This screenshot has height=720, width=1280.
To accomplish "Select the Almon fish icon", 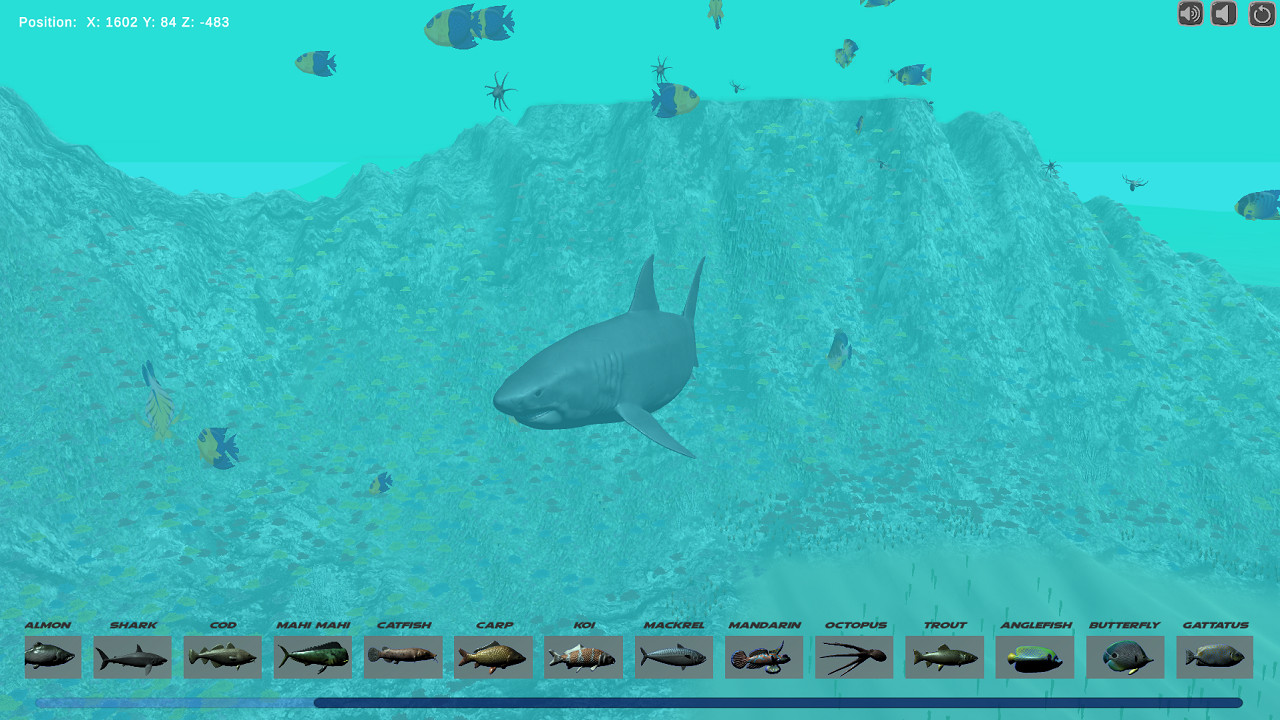I will pyautogui.click(x=52, y=657).
